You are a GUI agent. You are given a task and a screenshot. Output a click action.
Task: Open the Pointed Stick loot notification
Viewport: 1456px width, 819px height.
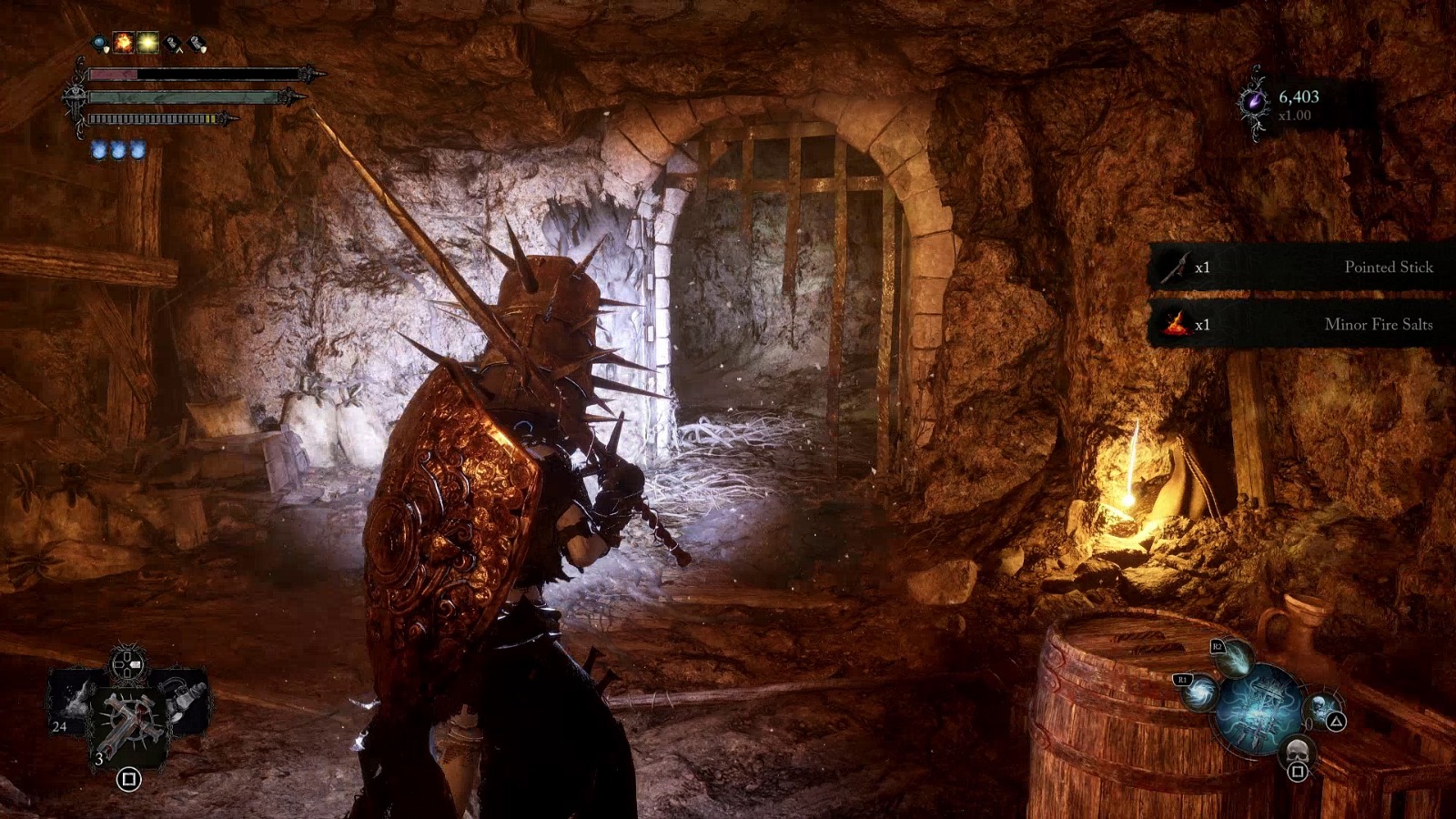coord(1301,267)
